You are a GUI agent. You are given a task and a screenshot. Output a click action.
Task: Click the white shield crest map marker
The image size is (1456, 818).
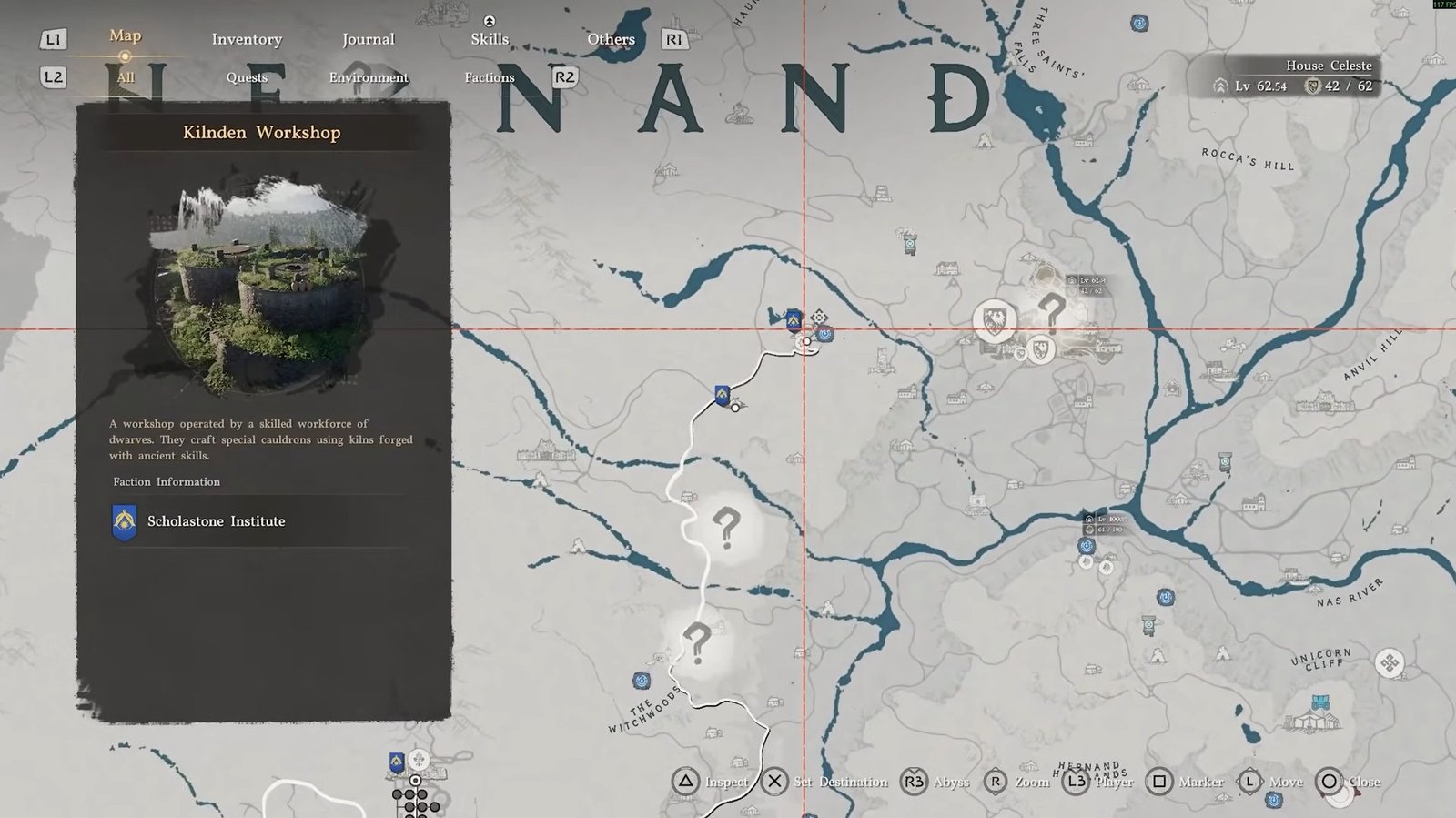pyautogui.click(x=995, y=320)
